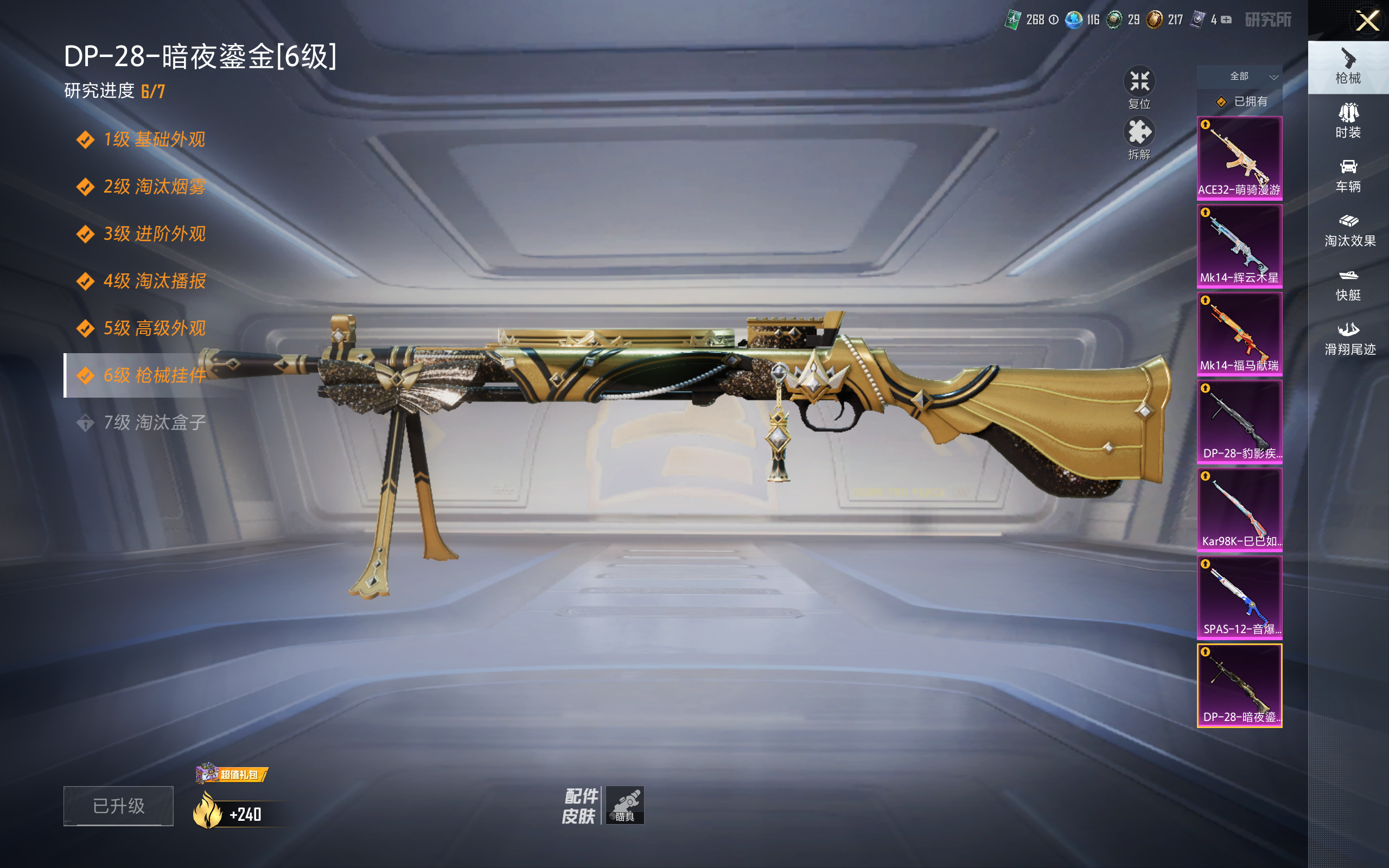Viewport: 1389px width, 868px height.
Task: Choose the SPAS-12 skin thumbnail
Action: click(x=1239, y=598)
